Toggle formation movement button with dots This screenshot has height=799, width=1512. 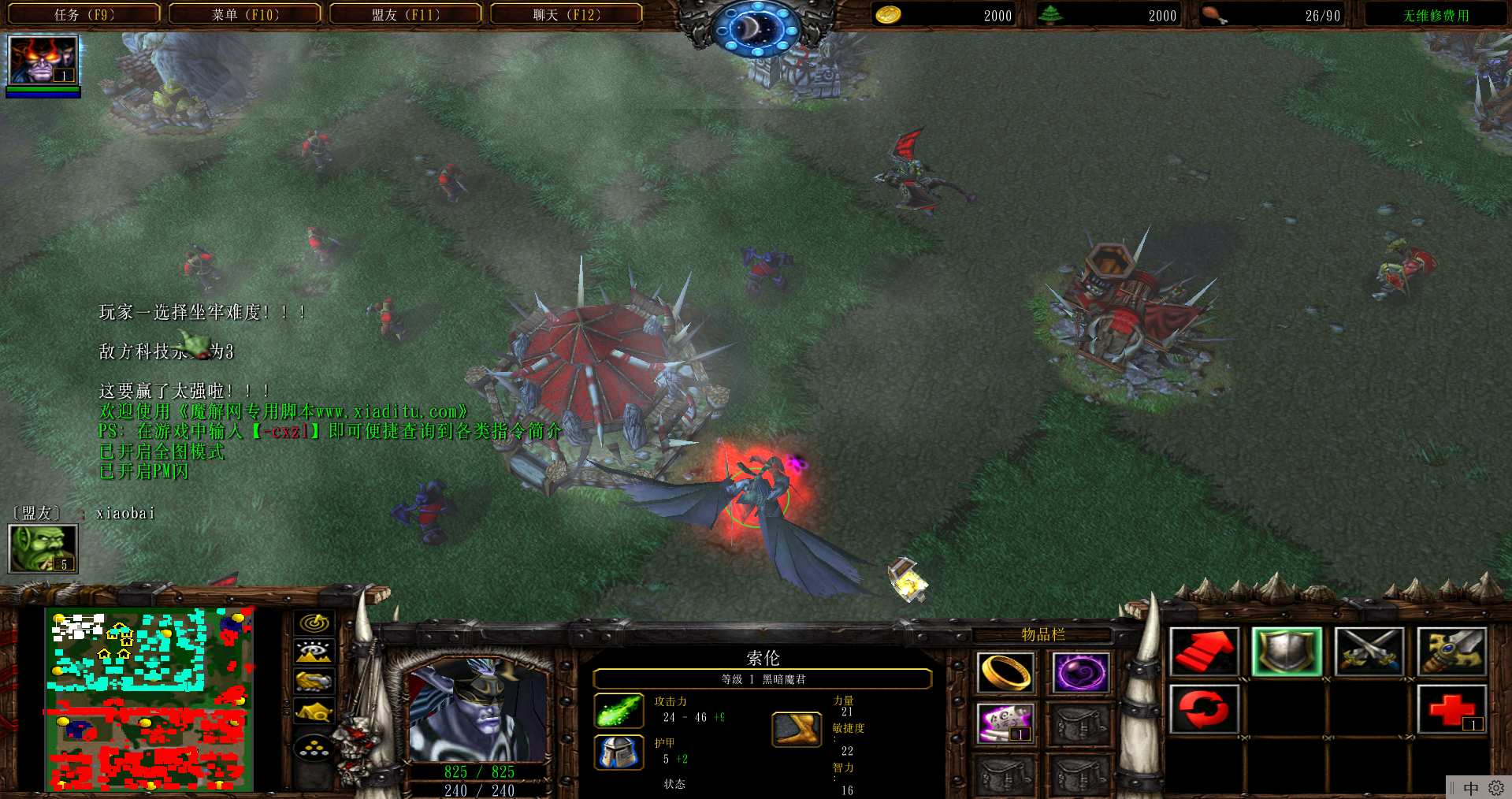(314, 747)
